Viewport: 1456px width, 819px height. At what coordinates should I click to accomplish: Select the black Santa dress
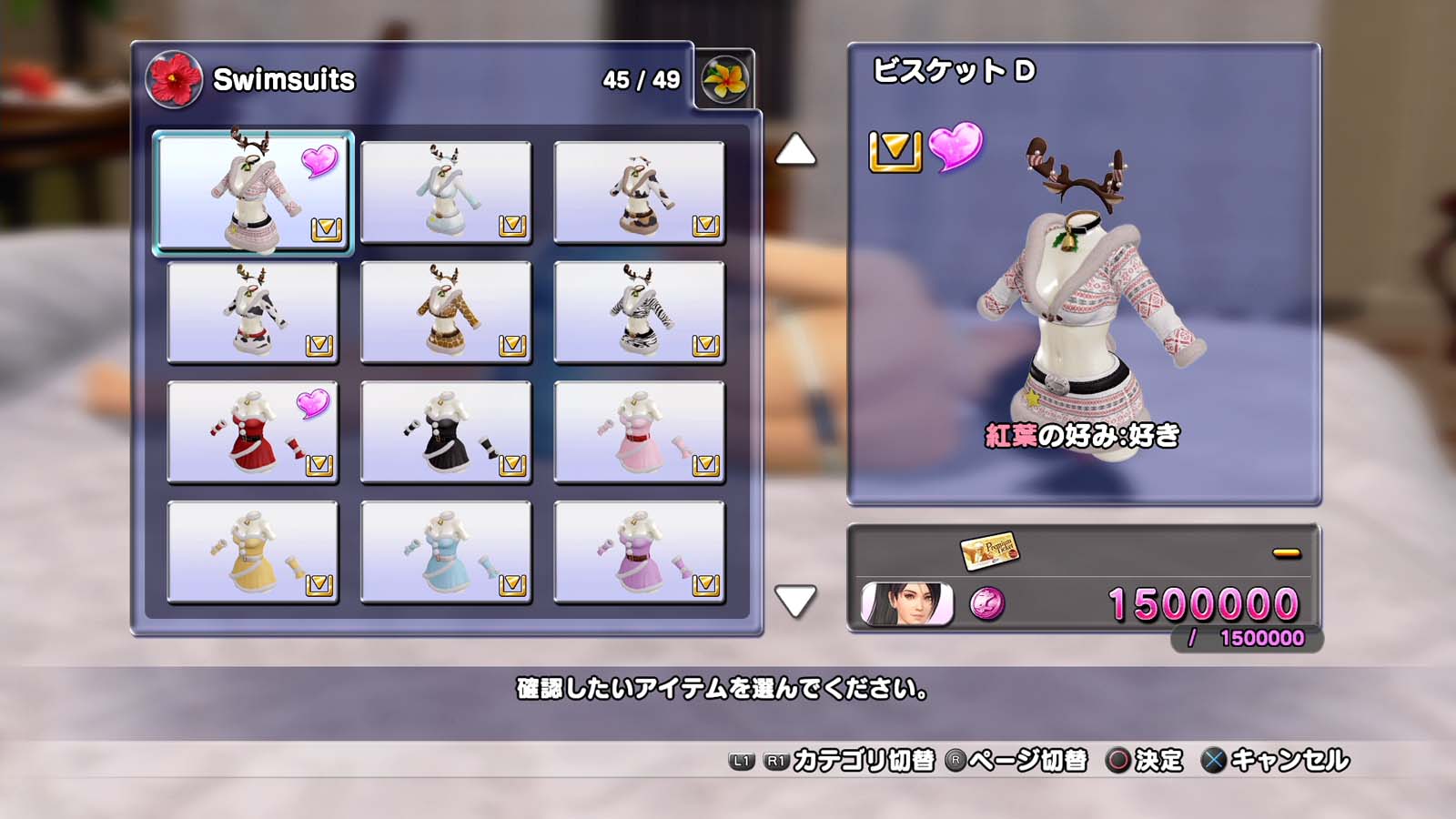446,432
